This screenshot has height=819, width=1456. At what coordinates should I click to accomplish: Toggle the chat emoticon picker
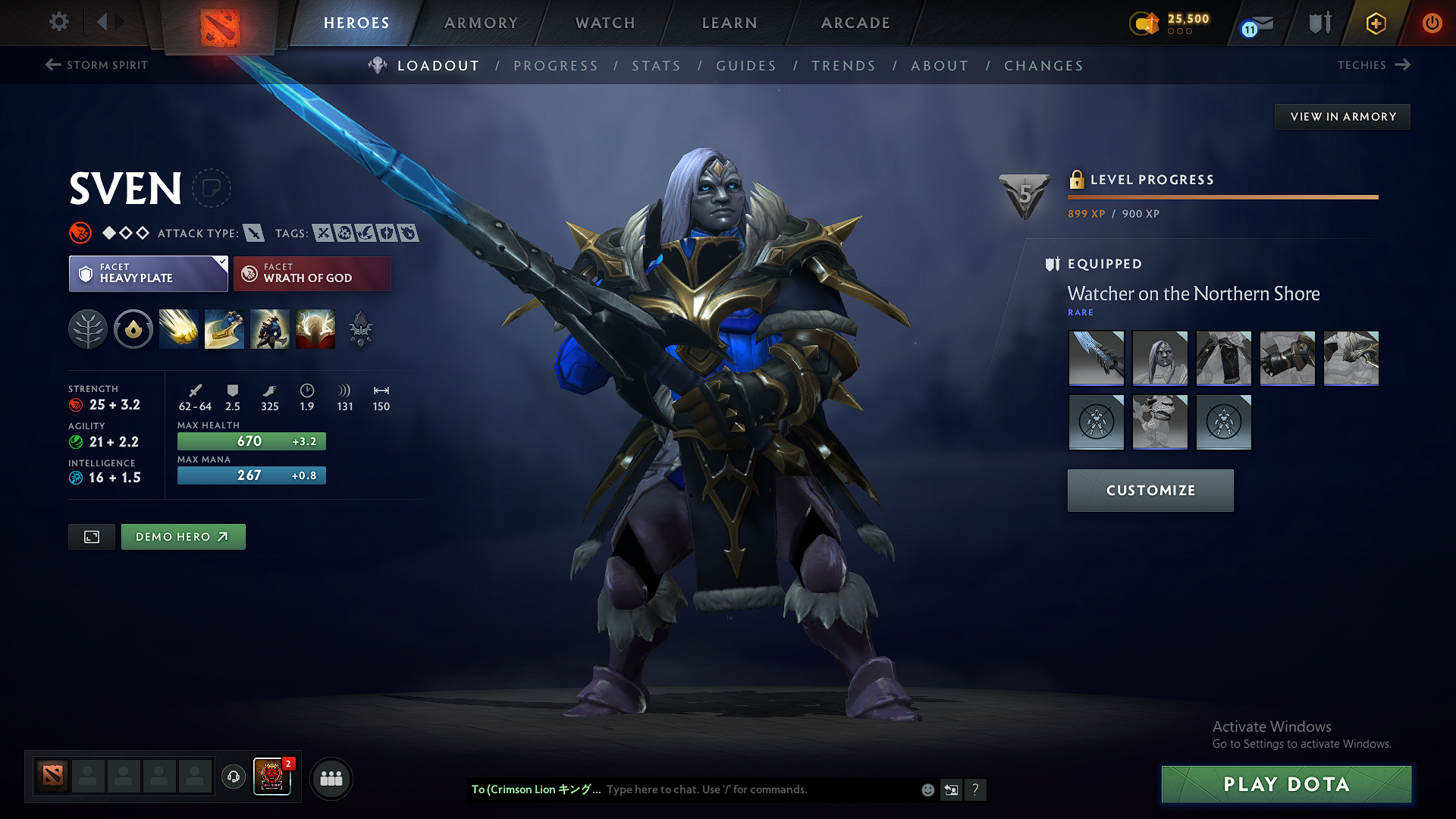(927, 789)
